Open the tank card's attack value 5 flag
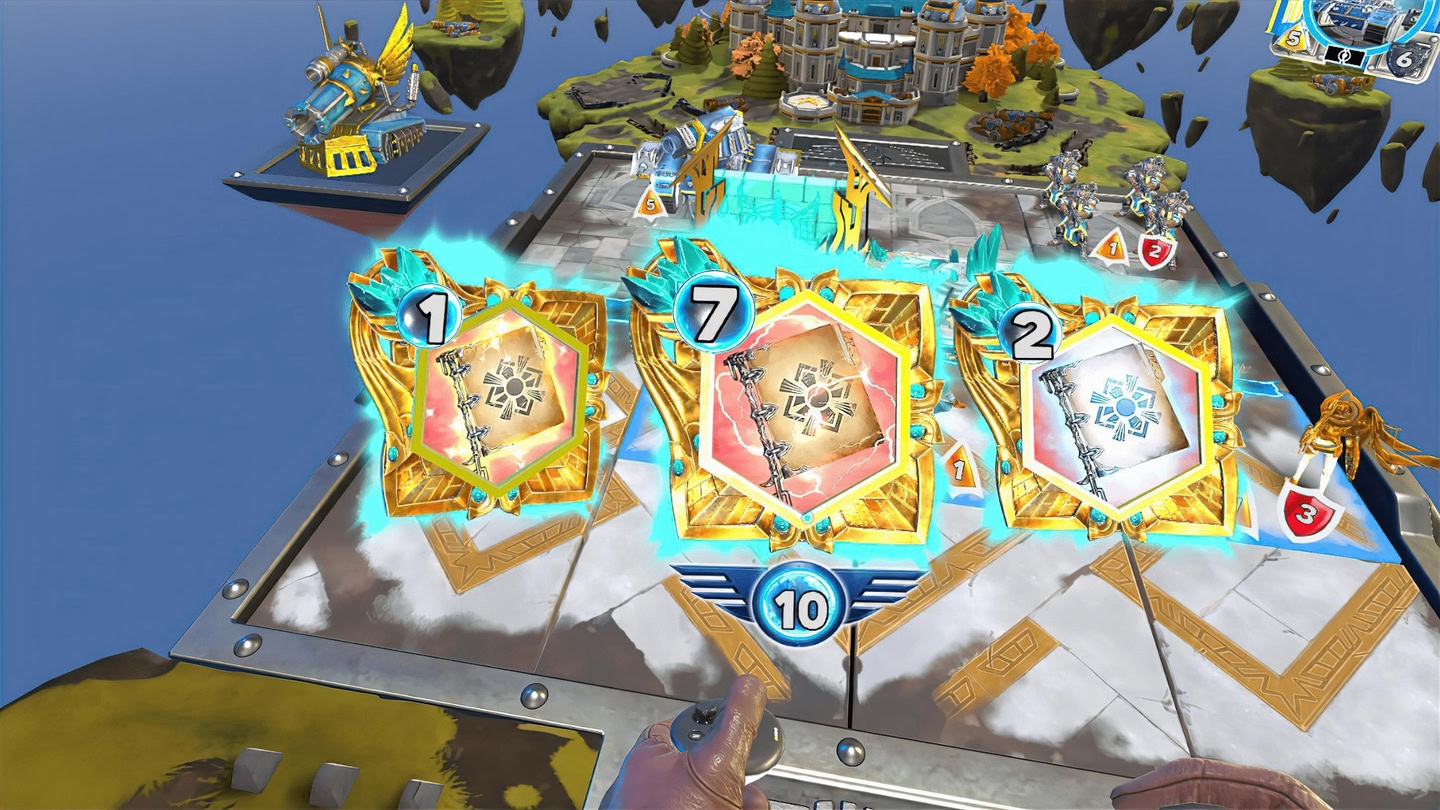Screen dimensions: 1440x810 (x=1294, y=38)
